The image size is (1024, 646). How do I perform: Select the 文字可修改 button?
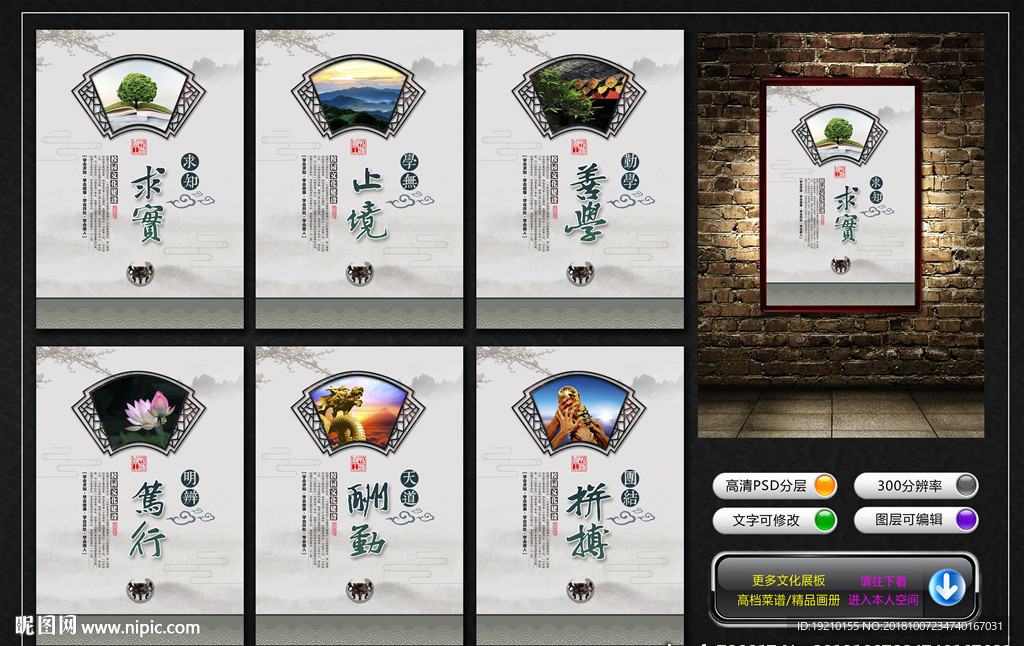776,520
